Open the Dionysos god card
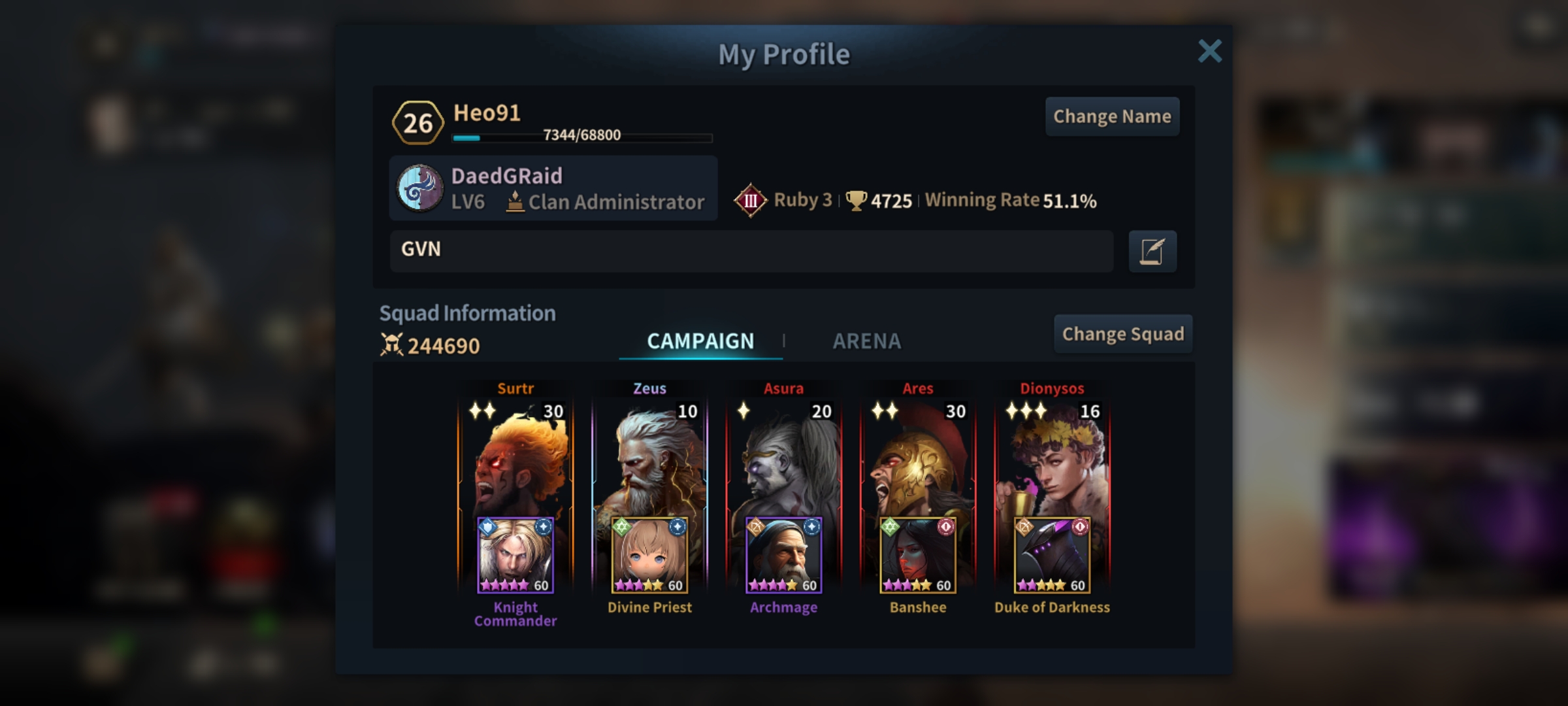 1052,458
